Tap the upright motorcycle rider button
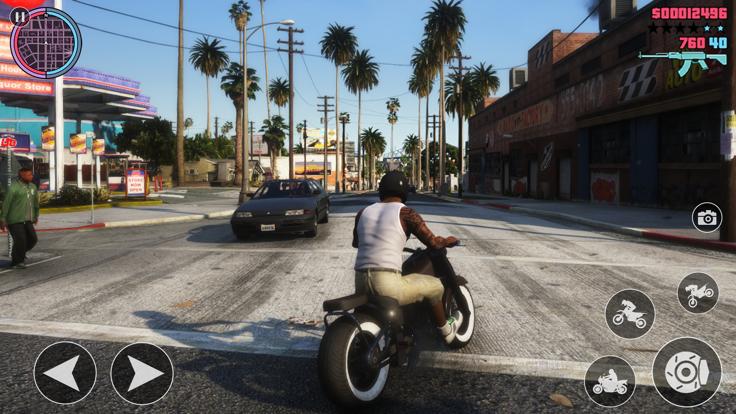The image size is (736, 414). [x=609, y=381]
